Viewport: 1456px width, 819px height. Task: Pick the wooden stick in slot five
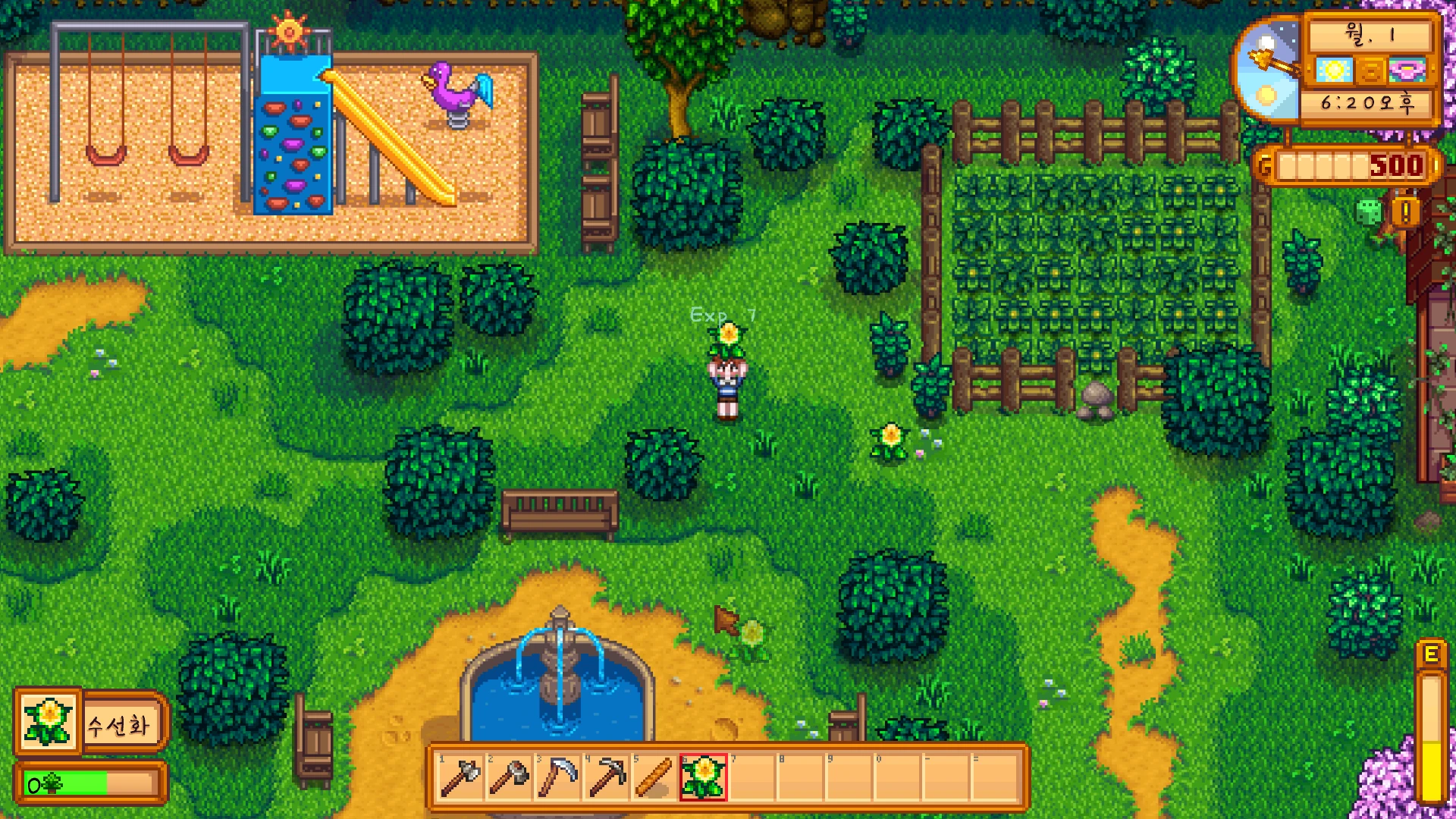654,777
